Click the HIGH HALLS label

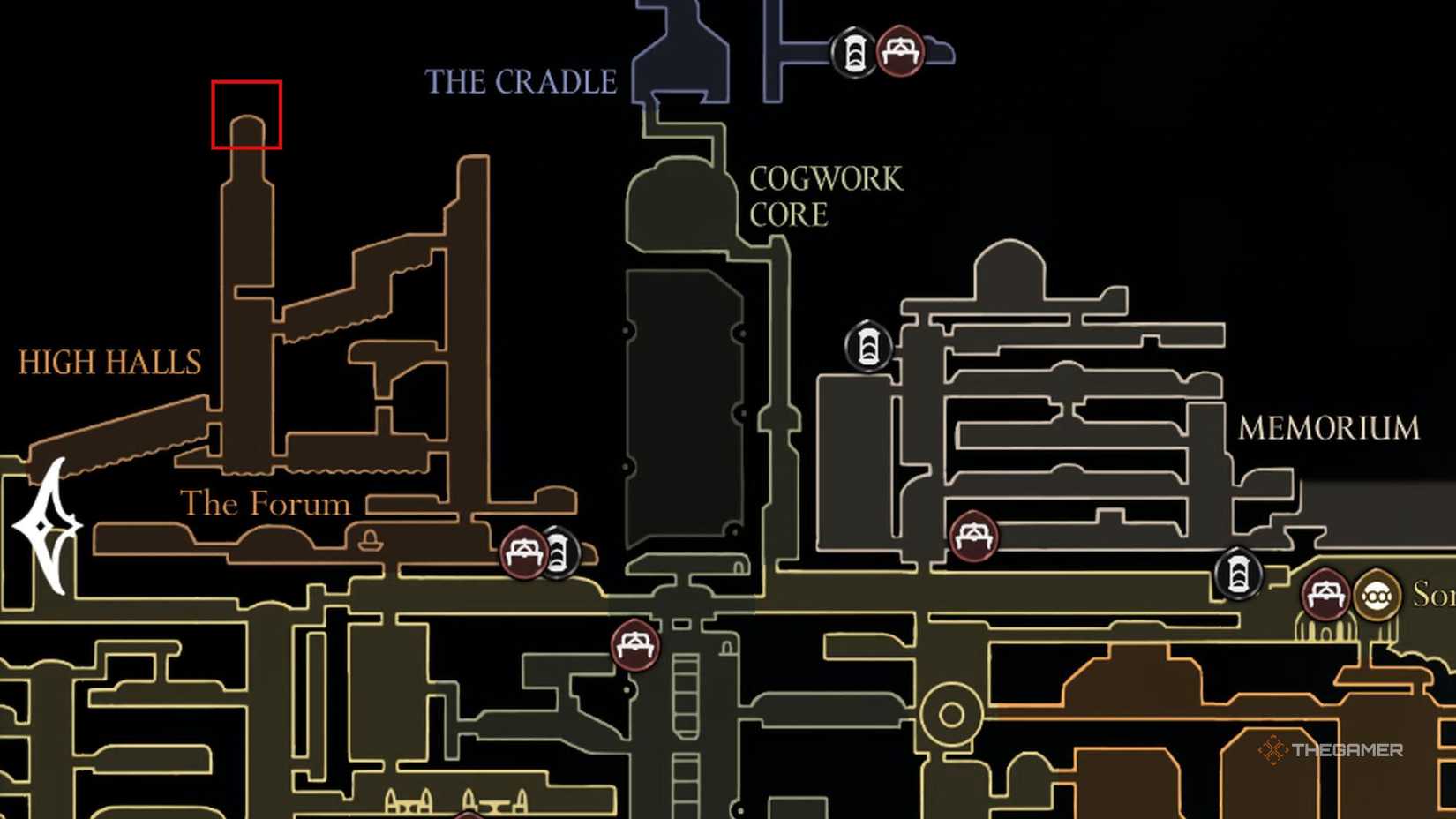click(x=109, y=362)
